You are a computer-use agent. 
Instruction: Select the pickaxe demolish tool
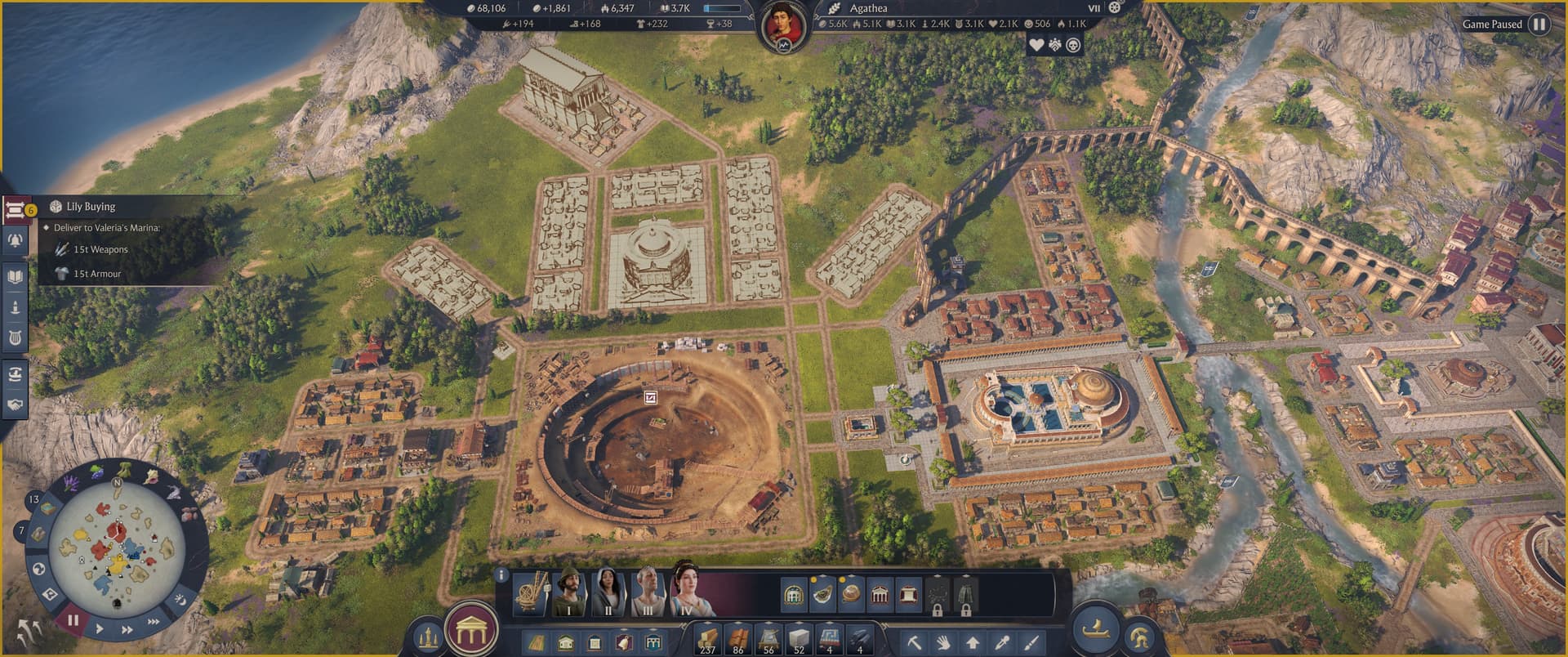[x=915, y=642]
